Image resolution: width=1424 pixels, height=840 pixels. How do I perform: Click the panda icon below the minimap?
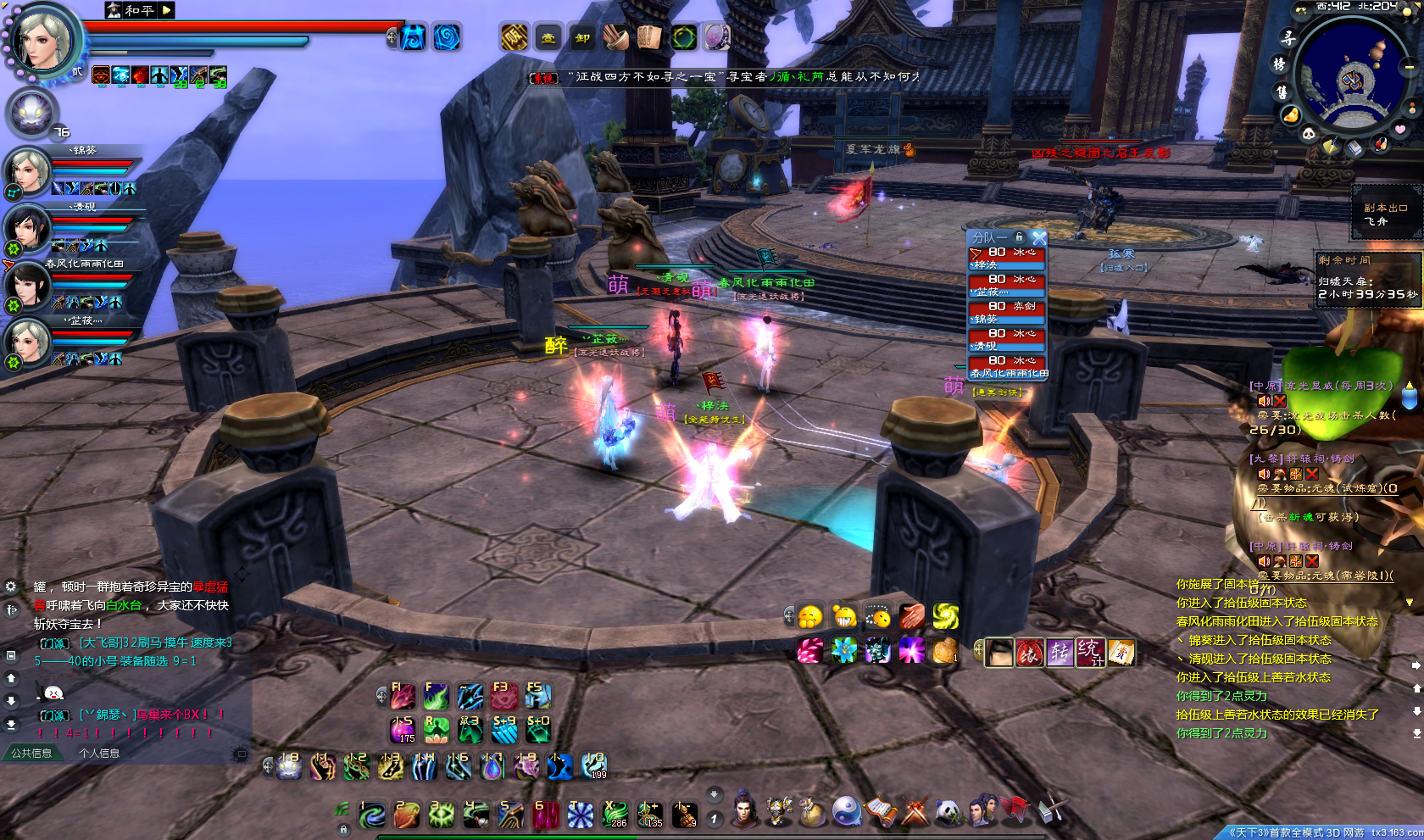1309,134
